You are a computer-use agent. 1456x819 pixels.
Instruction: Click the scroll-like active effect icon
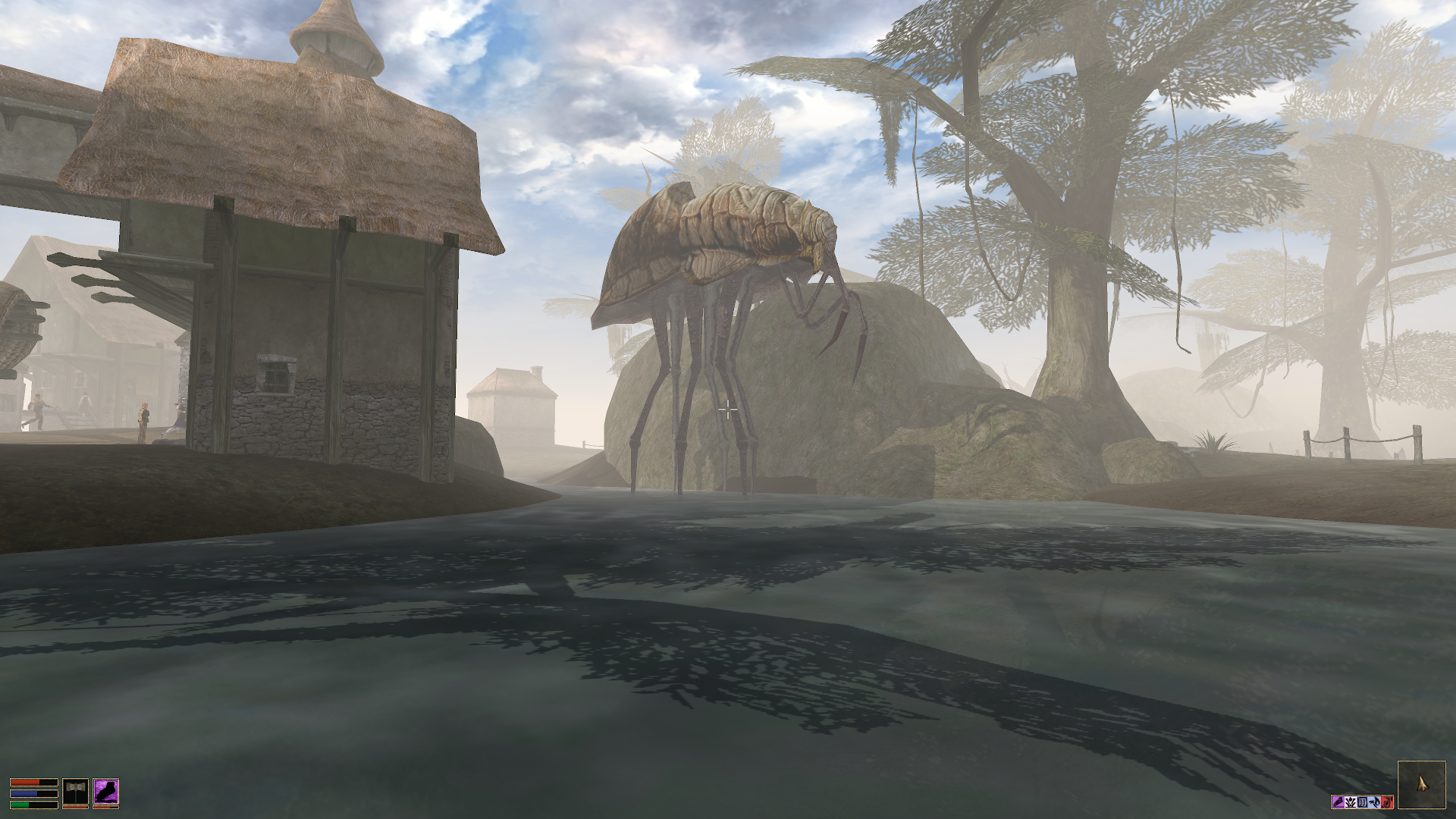point(1363,802)
